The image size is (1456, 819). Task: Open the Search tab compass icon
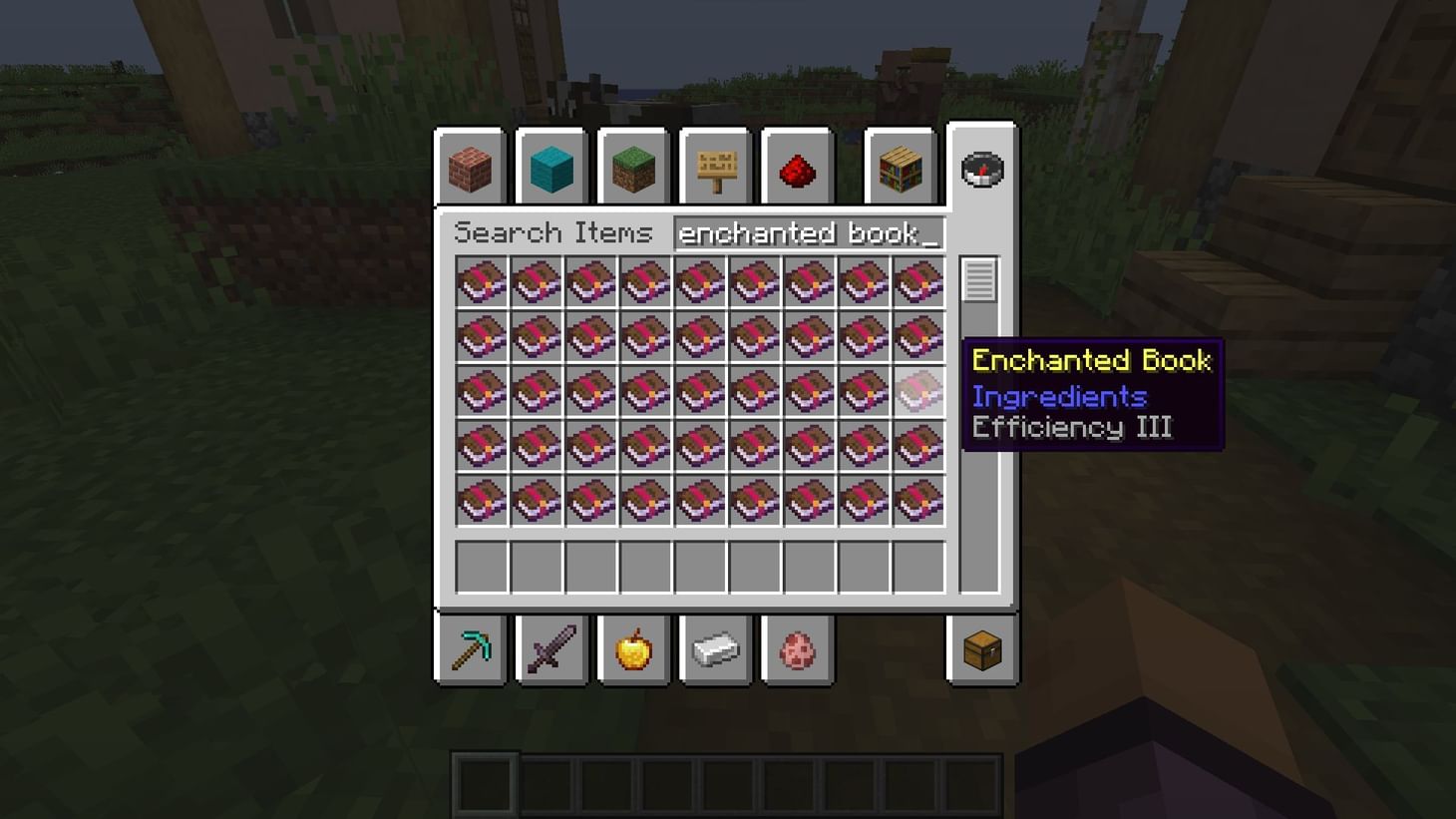click(x=981, y=170)
